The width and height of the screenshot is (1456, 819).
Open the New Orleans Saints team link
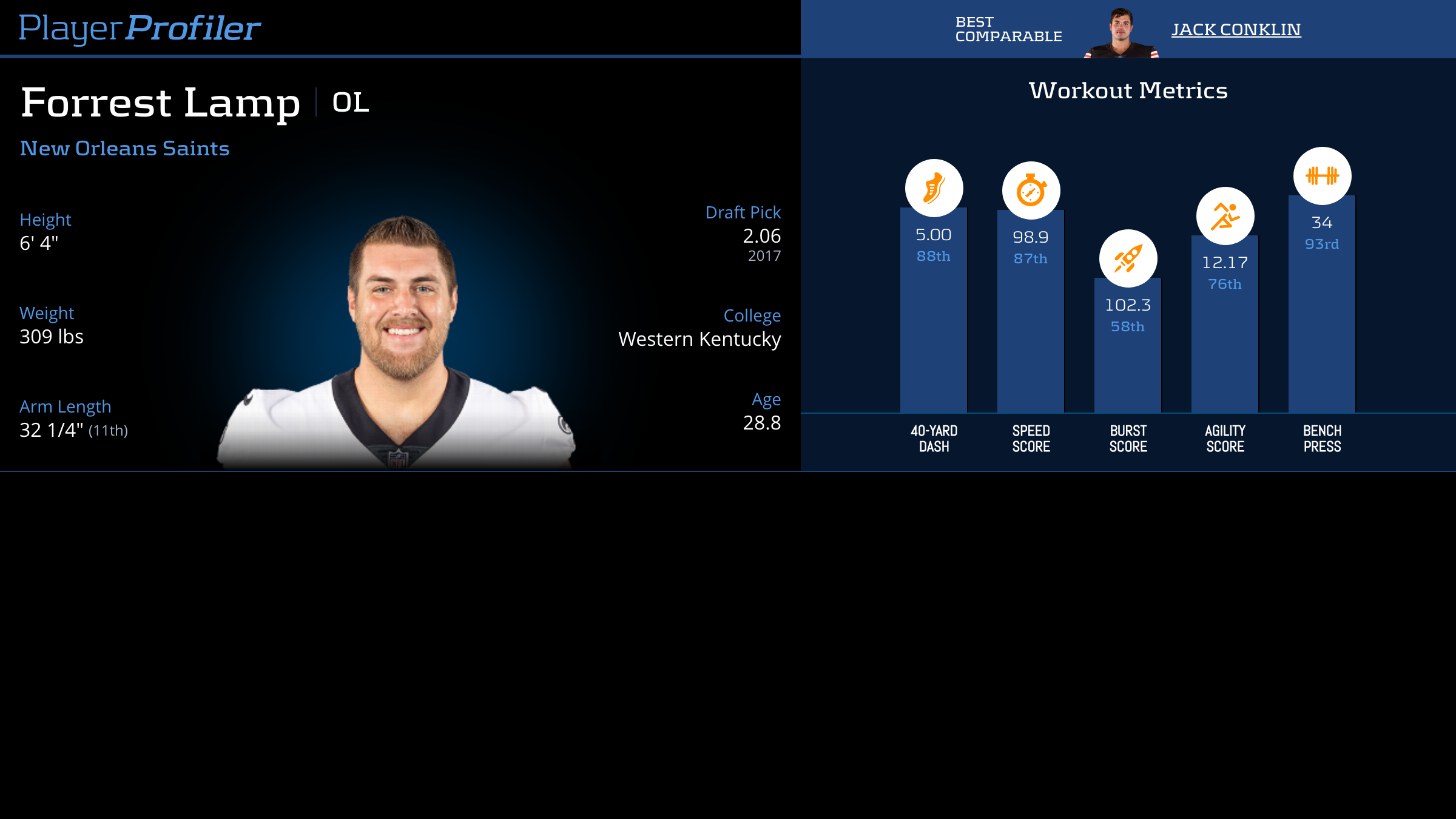point(124,149)
